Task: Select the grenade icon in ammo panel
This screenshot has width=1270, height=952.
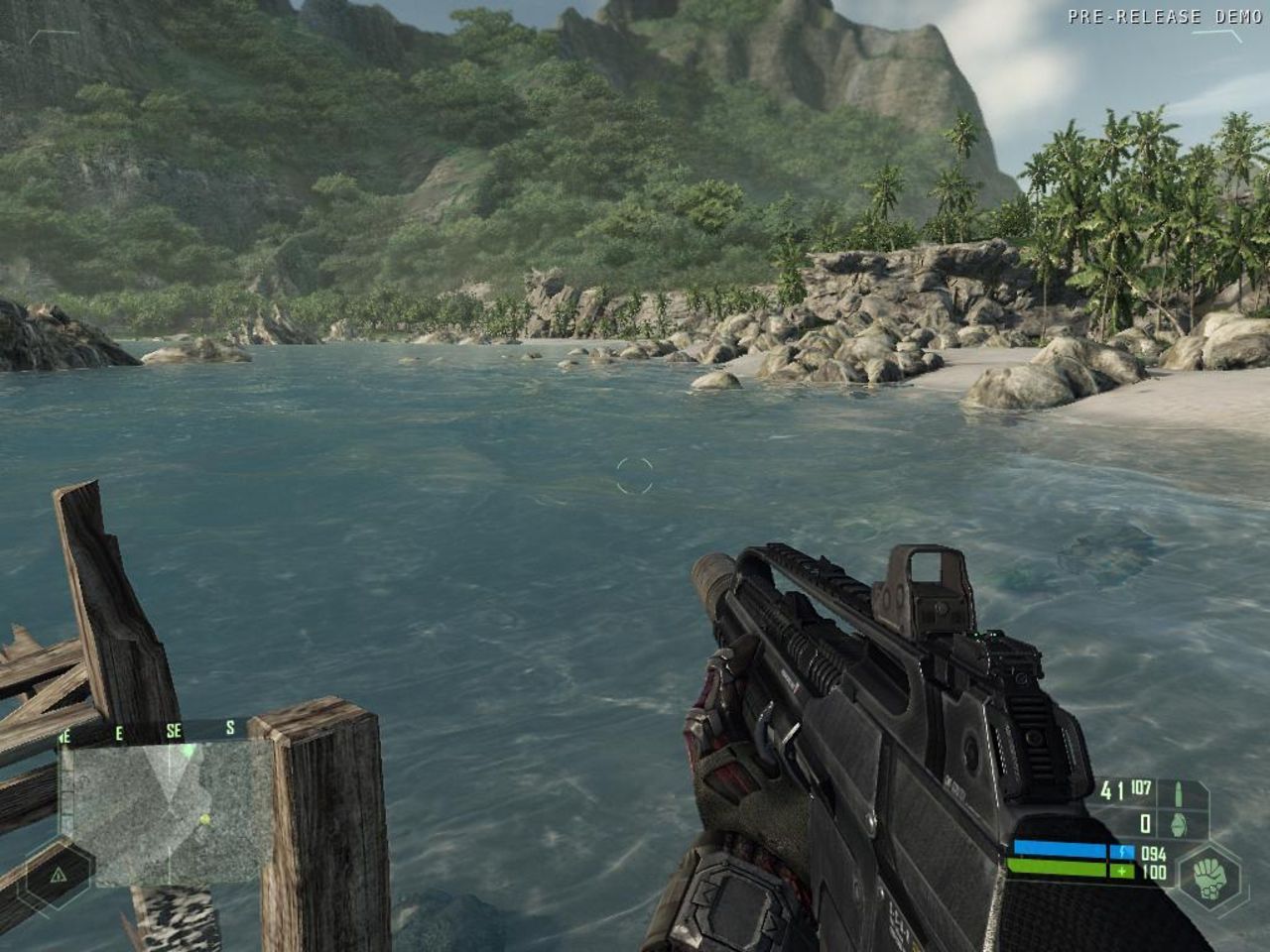Action: (1178, 825)
